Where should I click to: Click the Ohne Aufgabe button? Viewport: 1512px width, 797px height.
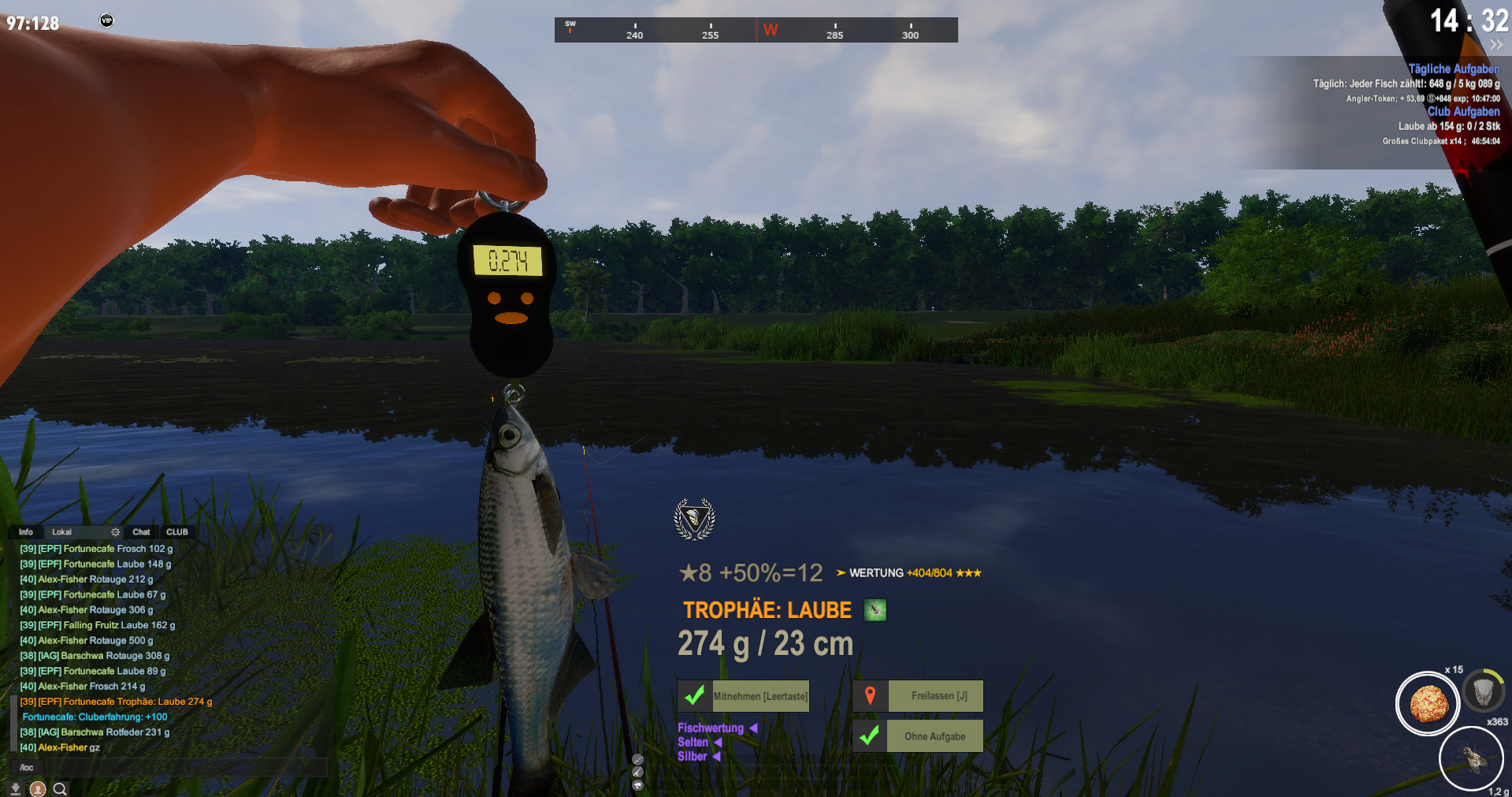918,736
